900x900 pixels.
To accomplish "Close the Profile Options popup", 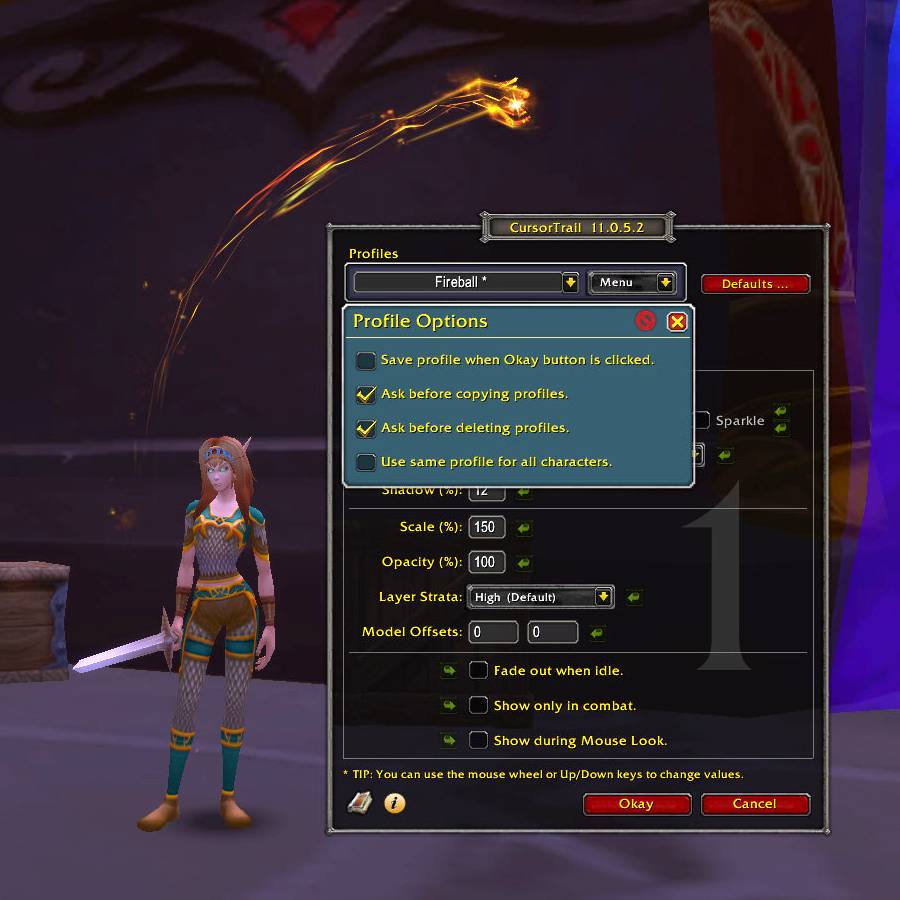I will click(677, 321).
